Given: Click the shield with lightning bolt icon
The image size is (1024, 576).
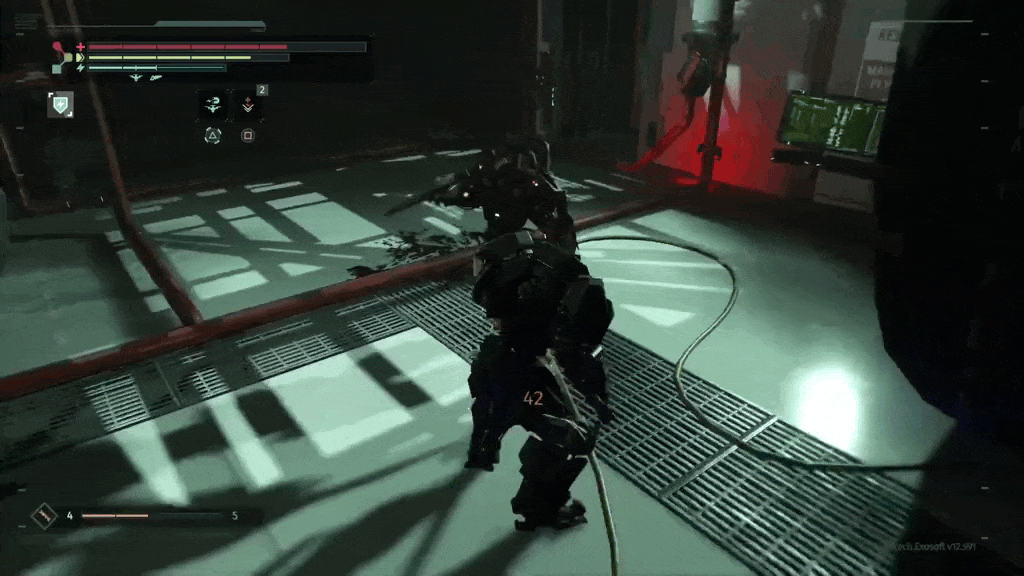Looking at the screenshot, I should [x=61, y=104].
